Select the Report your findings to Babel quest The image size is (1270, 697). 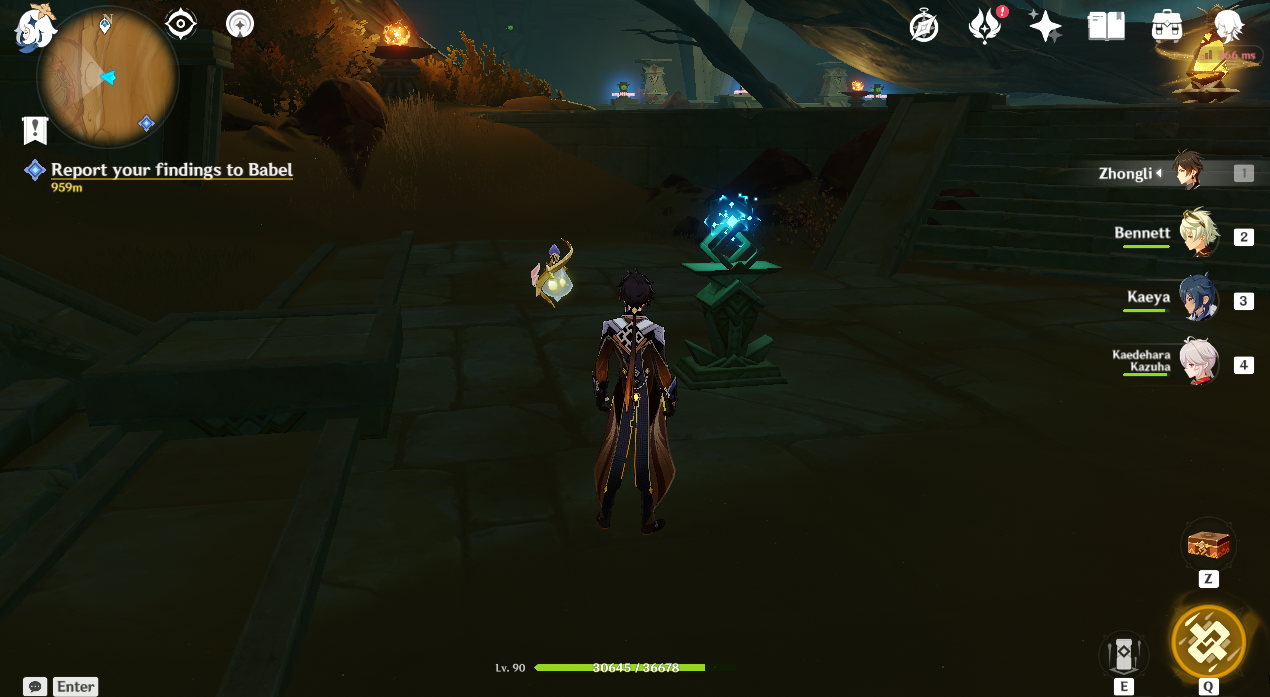pos(172,170)
